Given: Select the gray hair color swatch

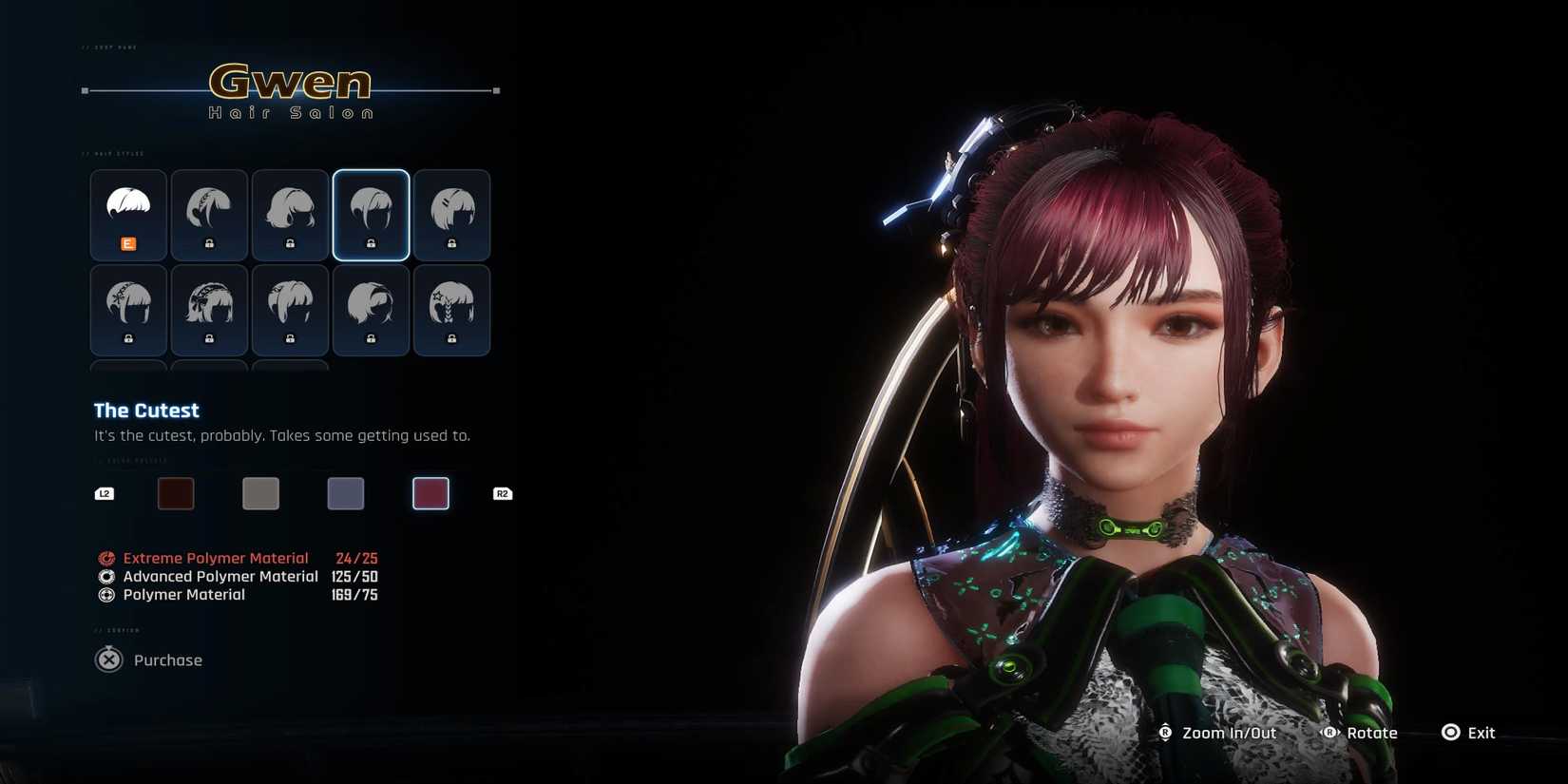Looking at the screenshot, I should 260,492.
